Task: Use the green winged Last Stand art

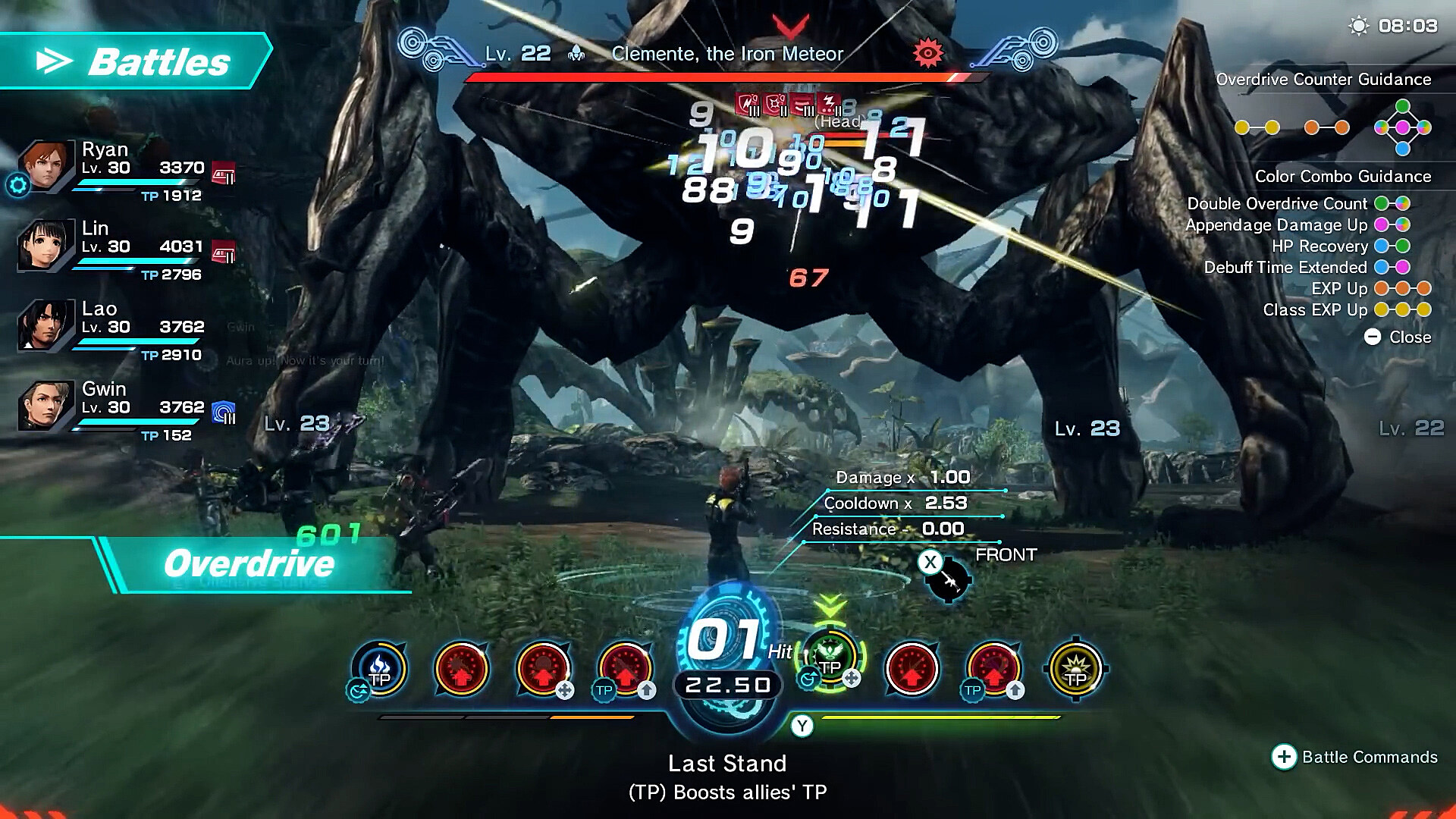Action: click(830, 658)
